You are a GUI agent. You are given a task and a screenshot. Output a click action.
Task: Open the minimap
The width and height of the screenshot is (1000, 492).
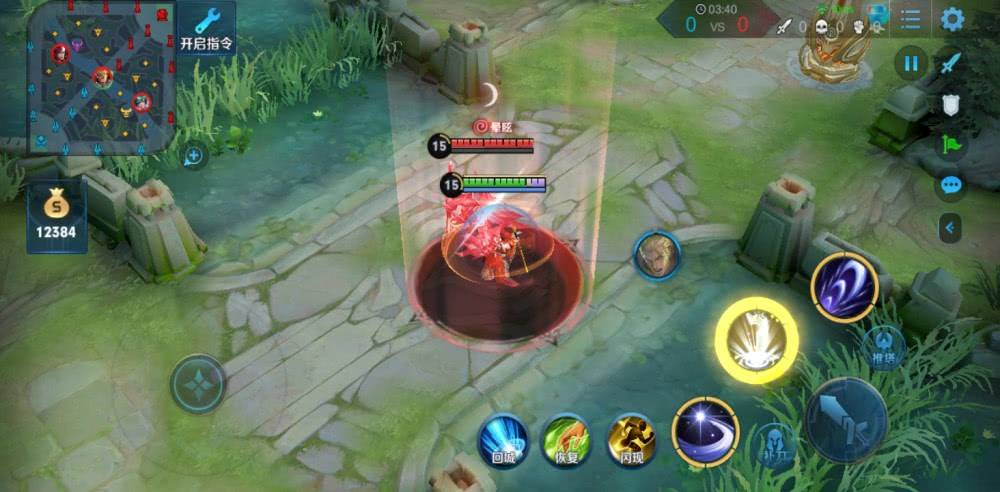click(x=101, y=77)
